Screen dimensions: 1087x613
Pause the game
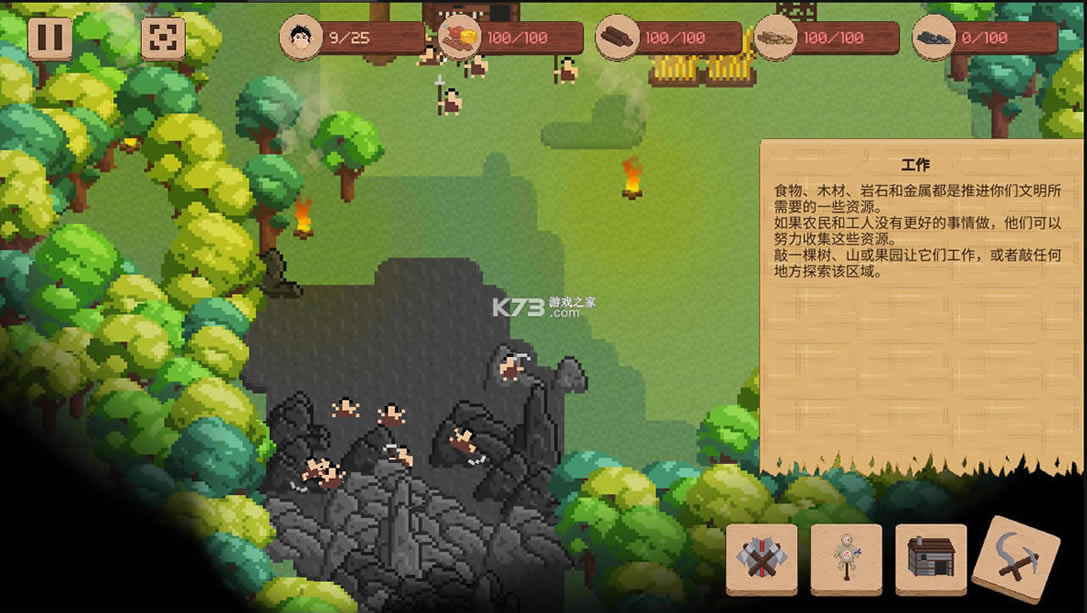50,38
